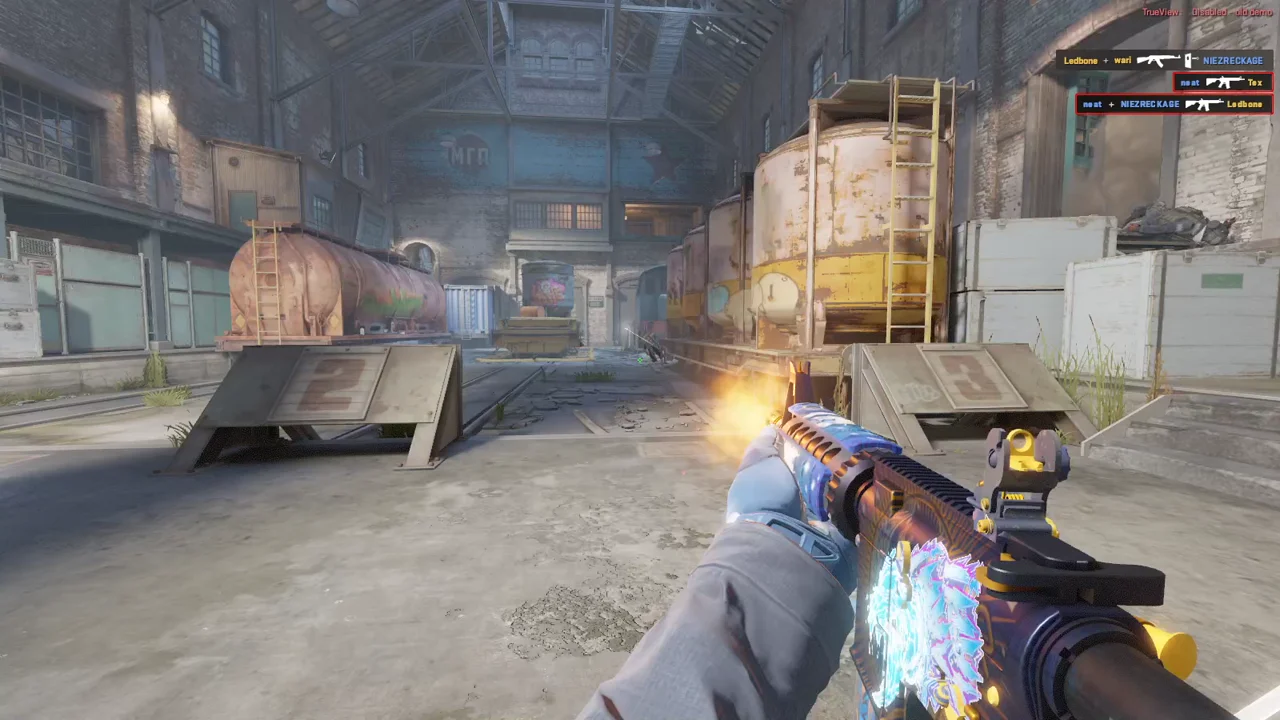
Task: Select the kill feed row where Ledbone dies
Action: coord(1173,104)
